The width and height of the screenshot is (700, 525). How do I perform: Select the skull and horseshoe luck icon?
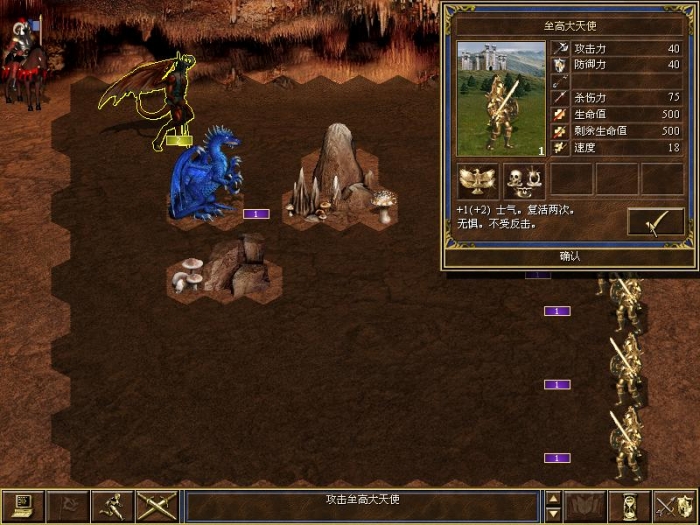(523, 180)
